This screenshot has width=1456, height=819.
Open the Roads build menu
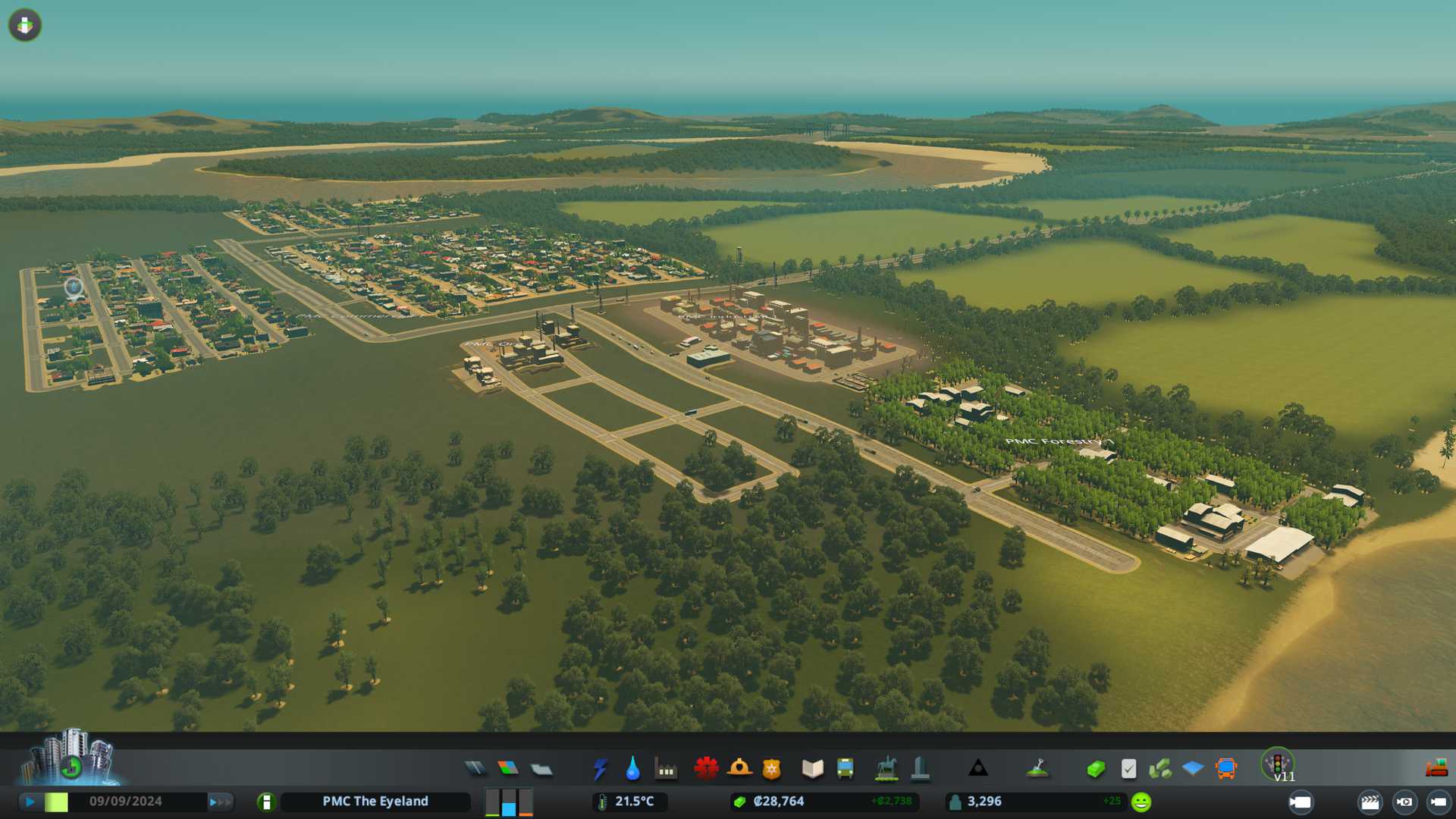475,769
